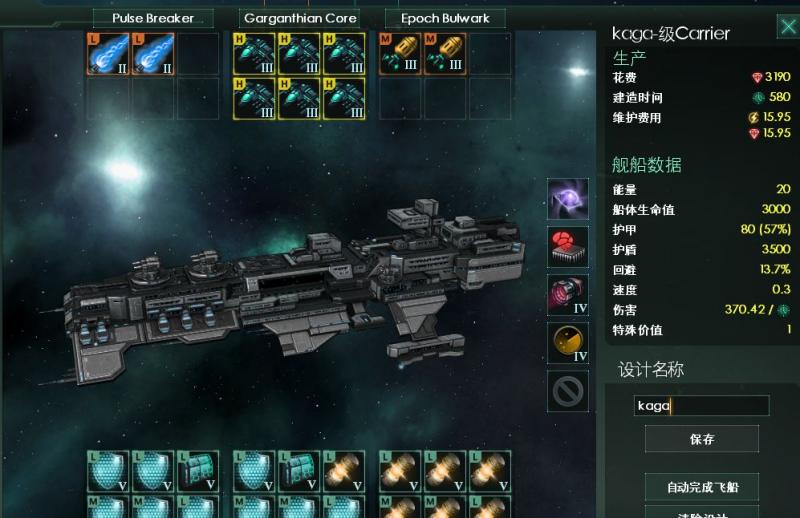800x518 pixels.
Task: Save the ship design with 保存
Action: 702,439
